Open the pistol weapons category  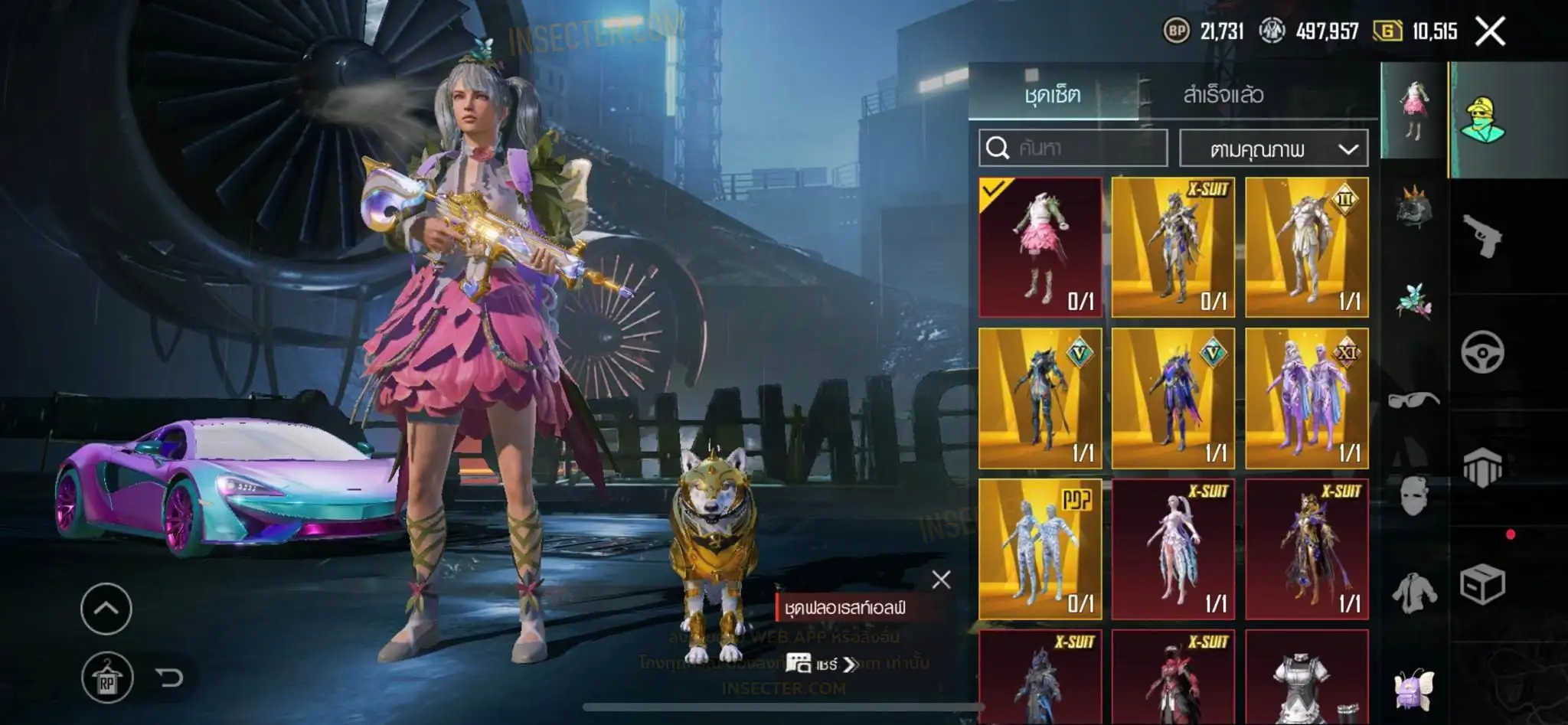[x=1482, y=236]
